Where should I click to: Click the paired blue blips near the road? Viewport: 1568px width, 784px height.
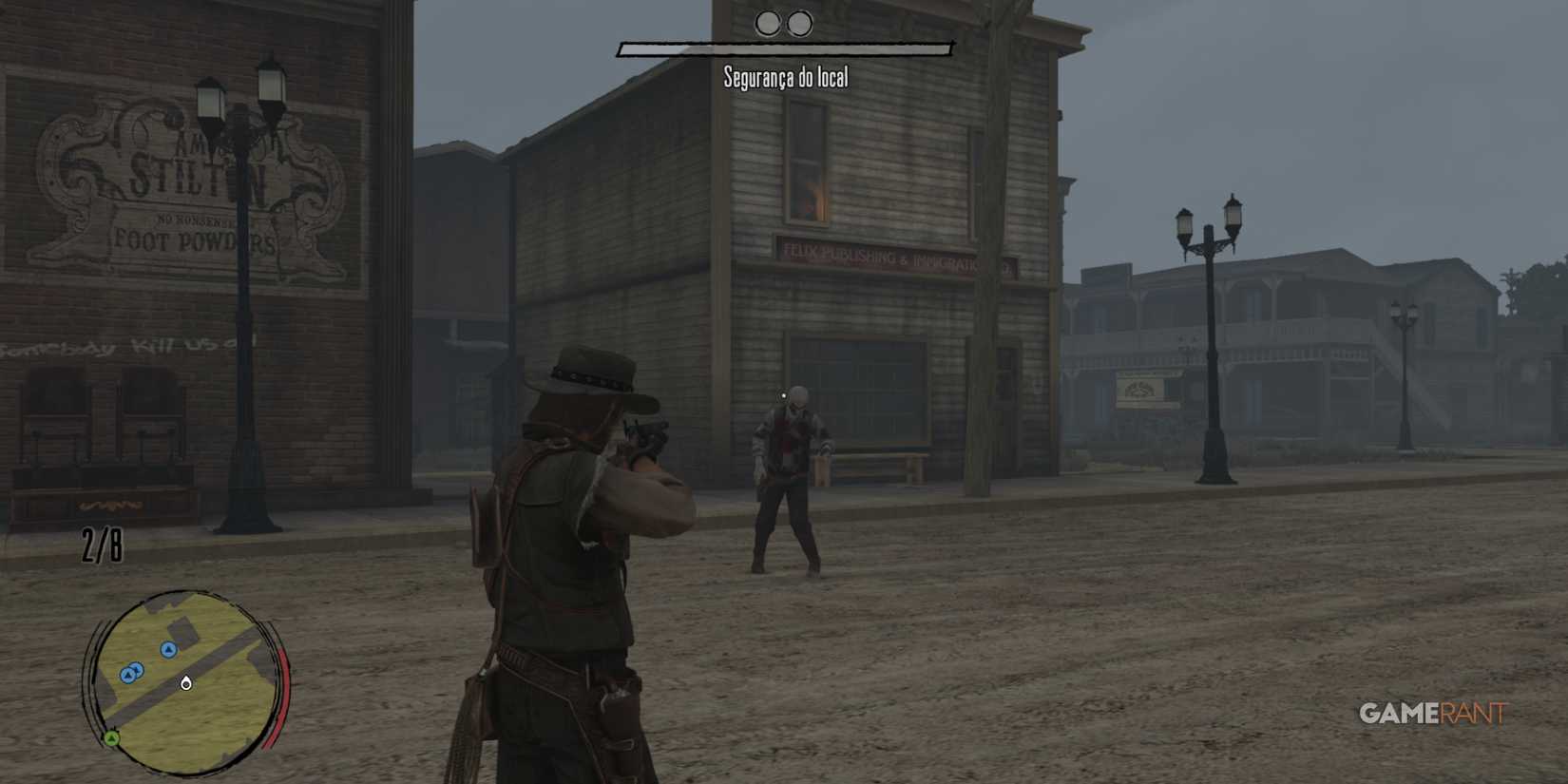click(130, 671)
